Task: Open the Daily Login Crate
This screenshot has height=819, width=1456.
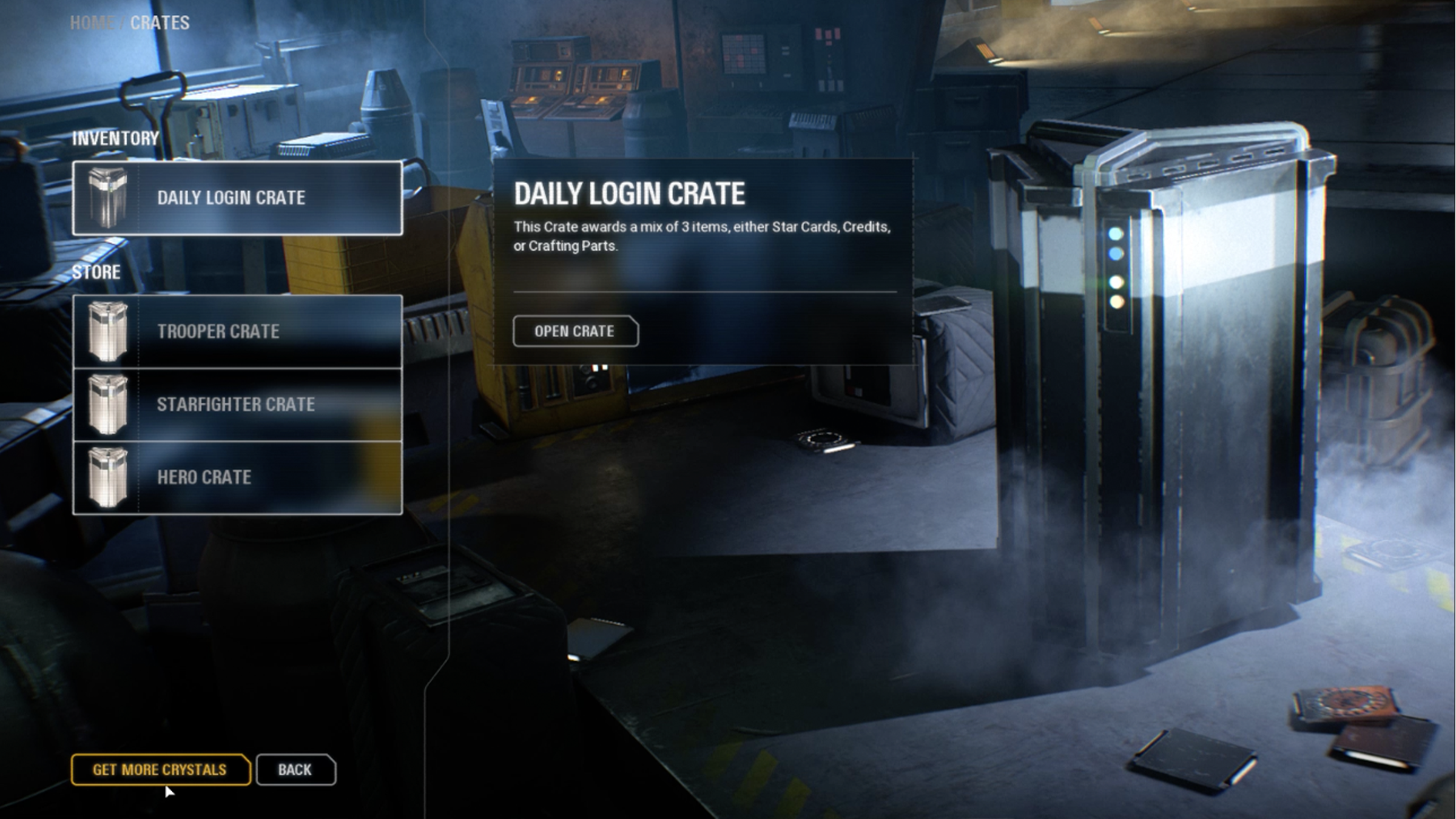Action: (x=575, y=331)
